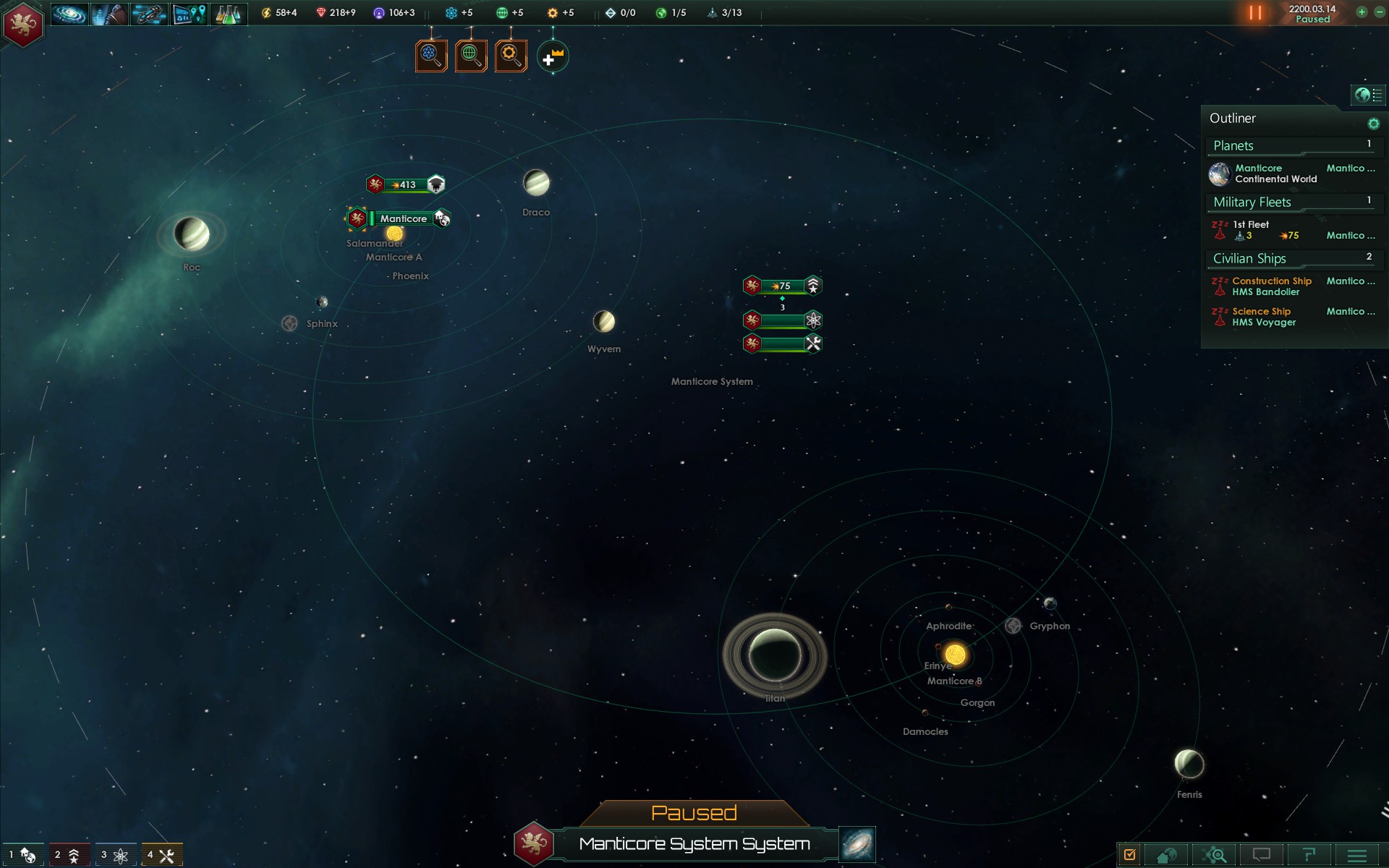Open the empire emblem government panel
Screen dimensions: 1389x868
click(x=23, y=24)
